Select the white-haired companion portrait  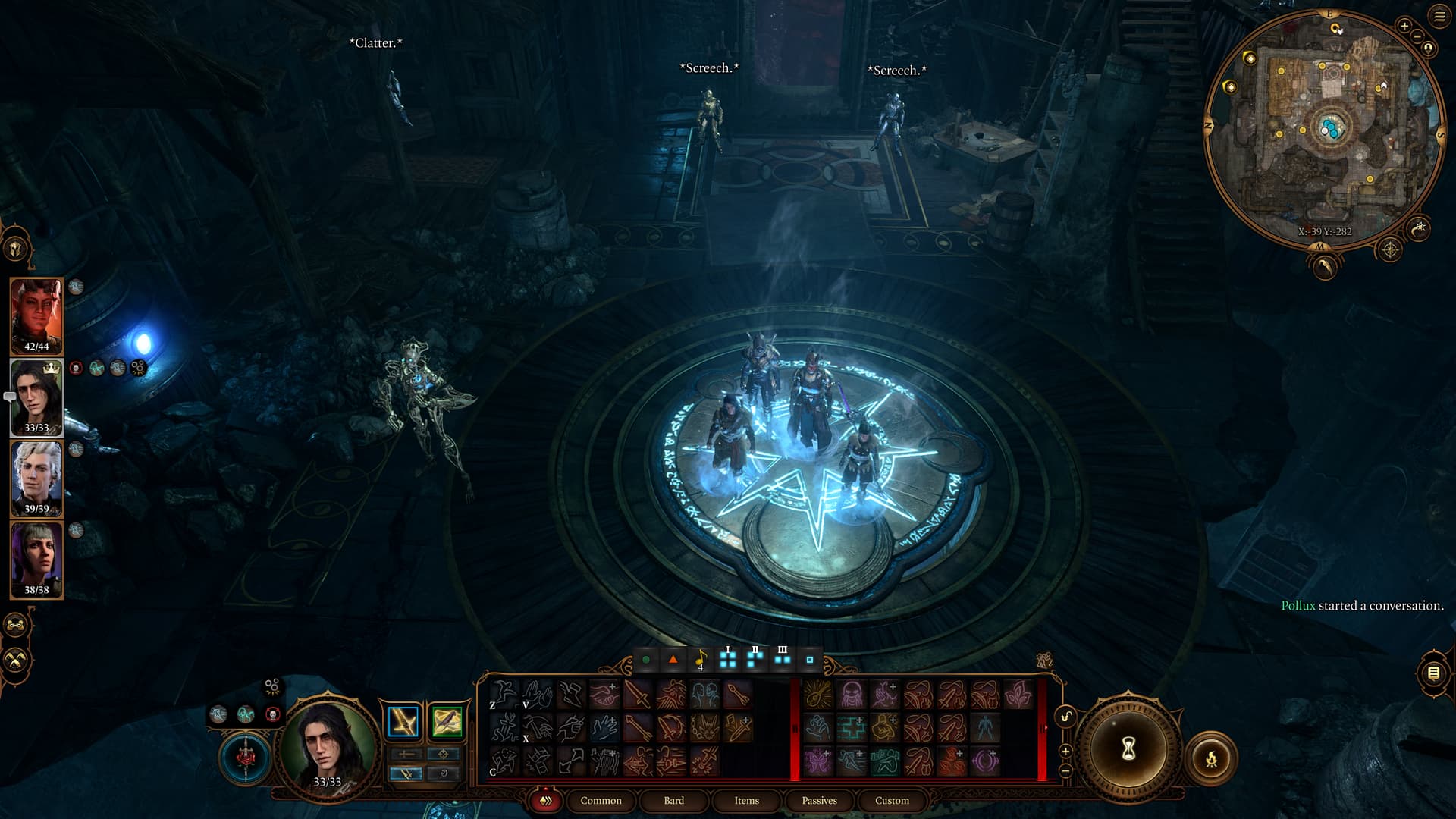coord(36,479)
